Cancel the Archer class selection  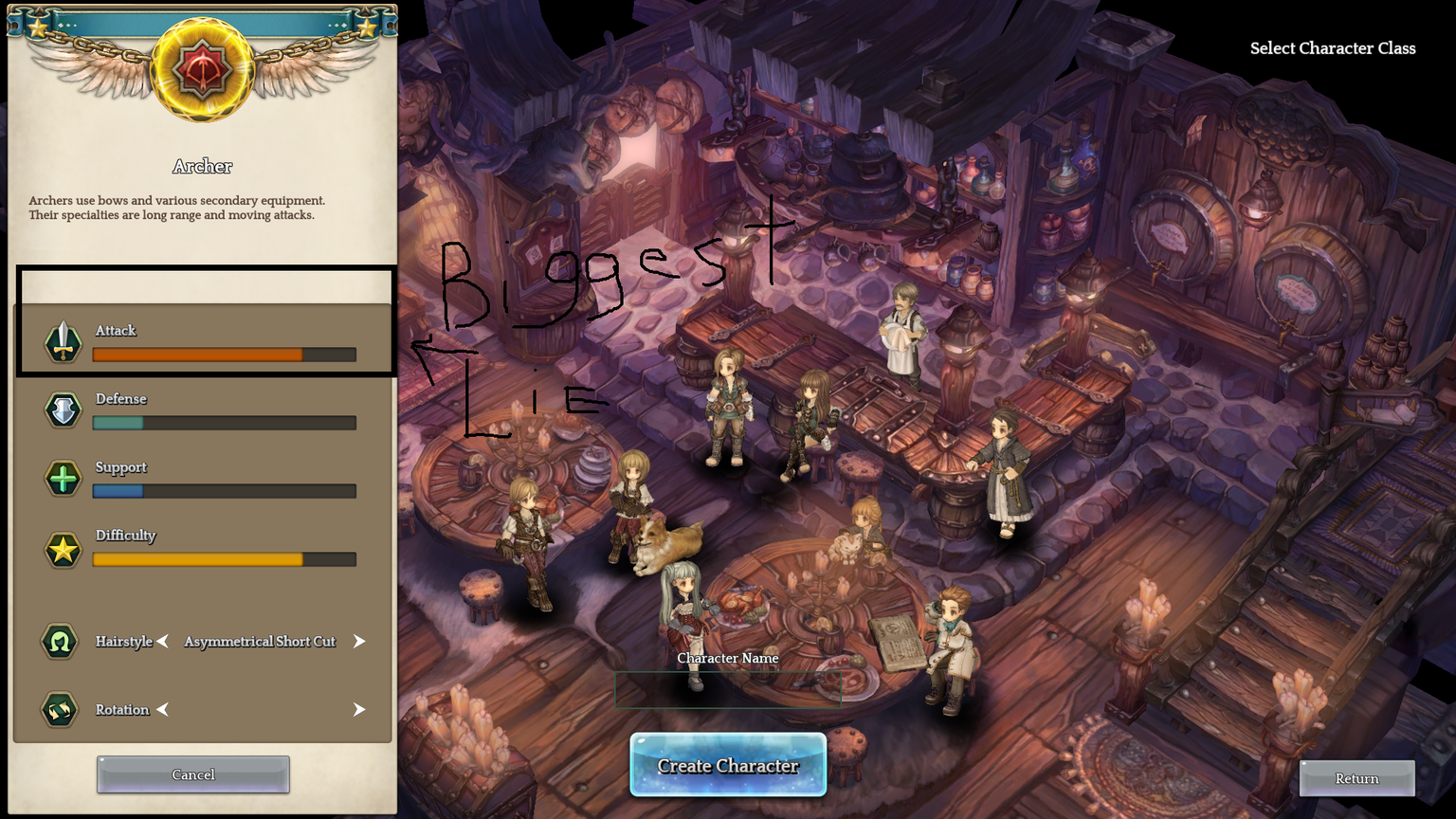(x=193, y=774)
